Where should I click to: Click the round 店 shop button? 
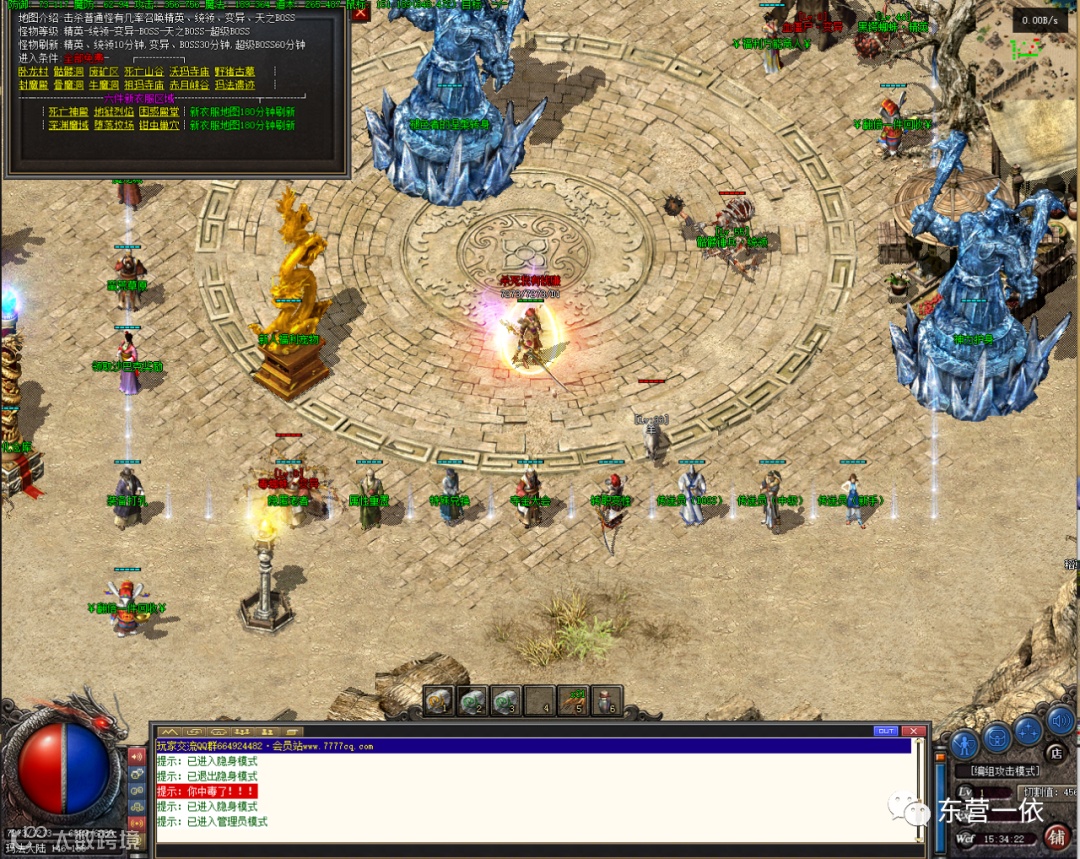(x=1057, y=752)
